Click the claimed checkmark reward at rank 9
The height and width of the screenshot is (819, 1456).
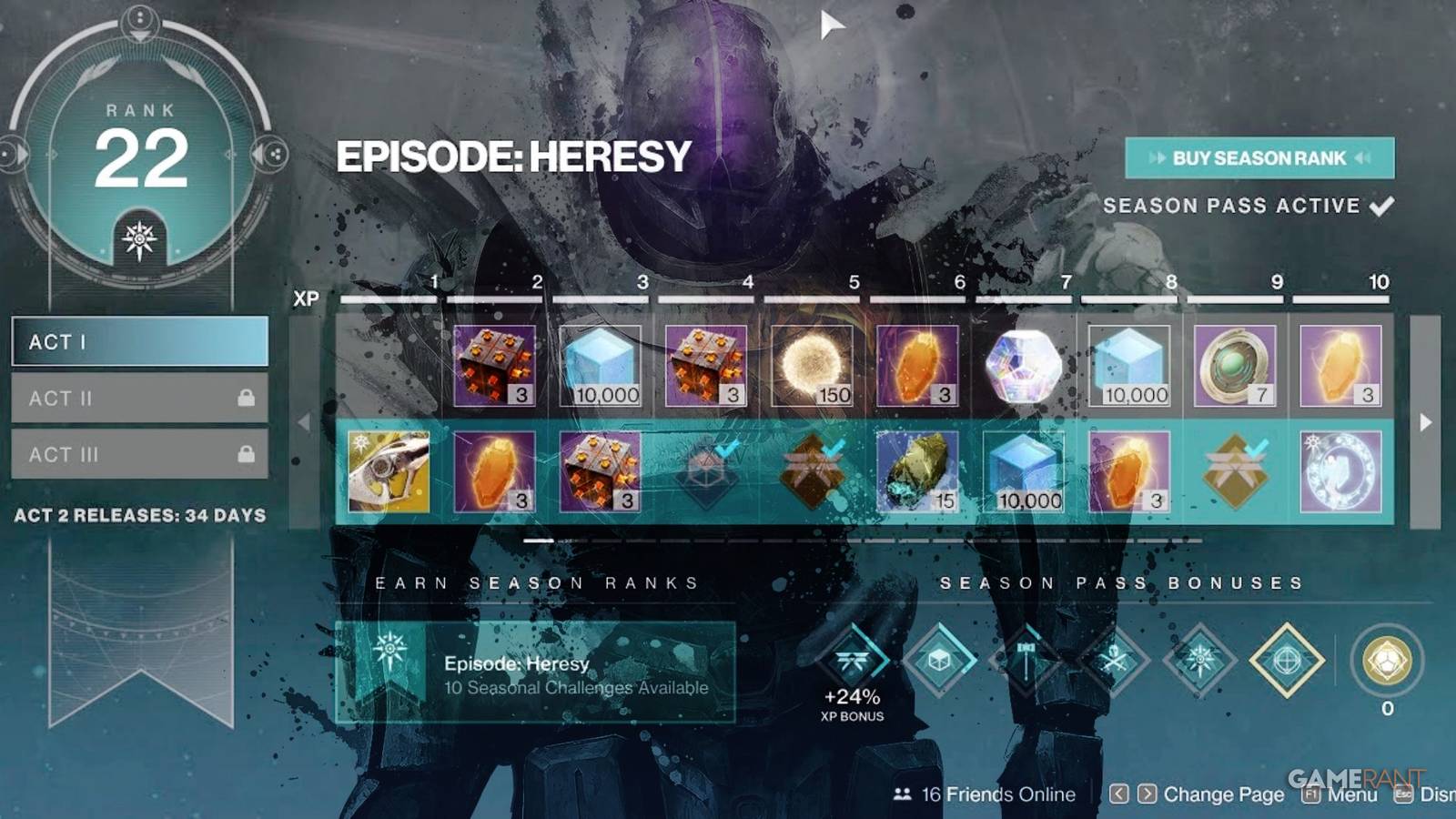(x=1237, y=470)
